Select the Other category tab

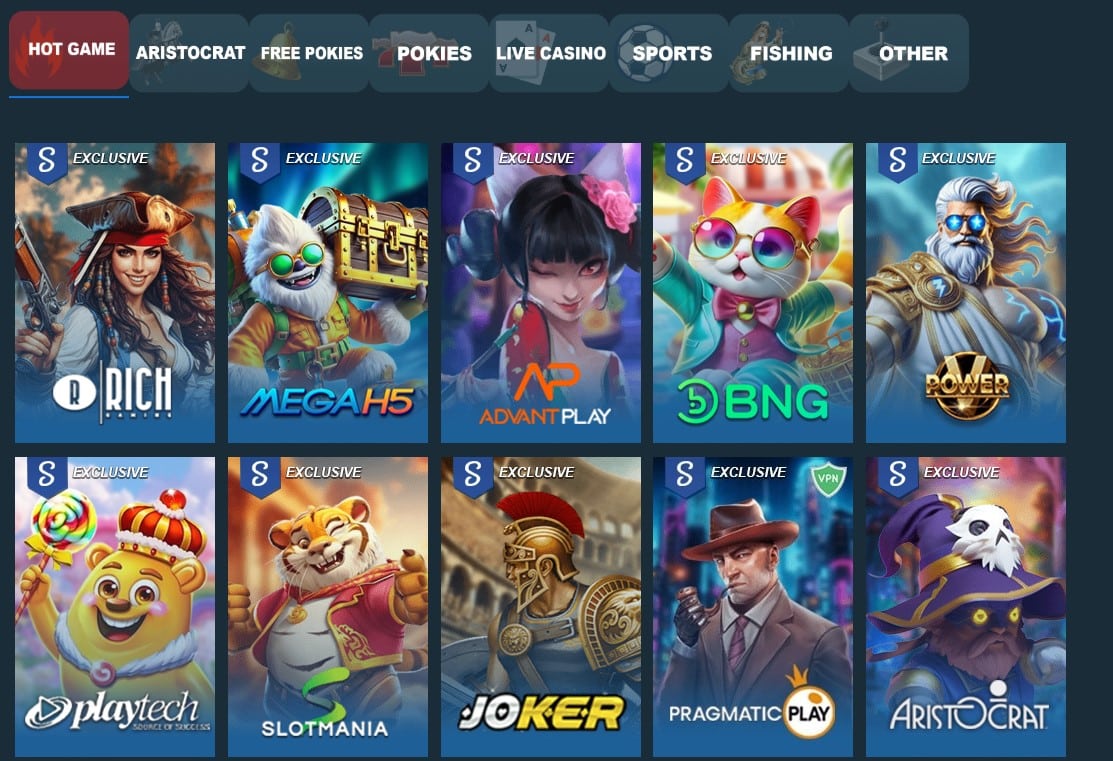click(x=909, y=53)
